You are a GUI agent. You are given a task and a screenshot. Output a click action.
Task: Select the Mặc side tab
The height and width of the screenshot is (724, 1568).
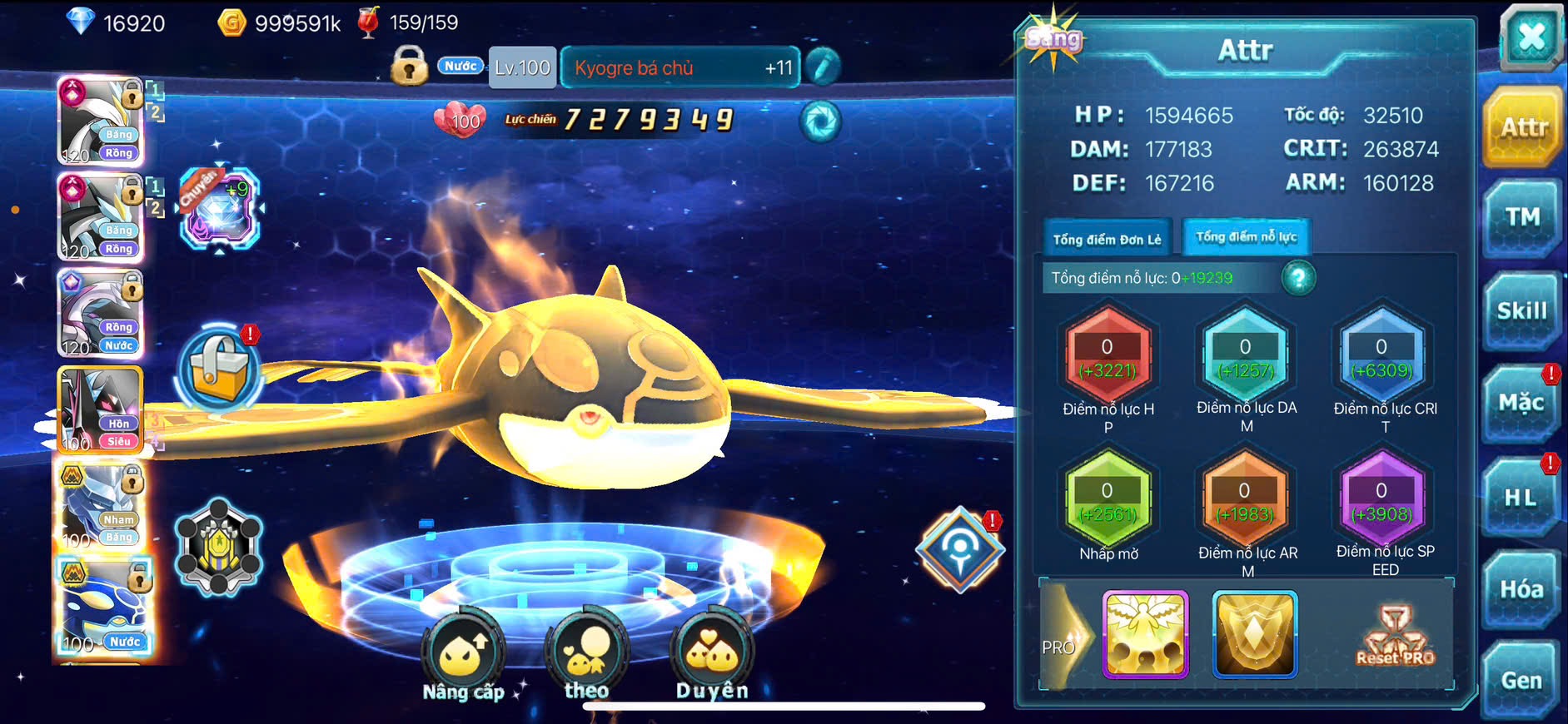1521,404
